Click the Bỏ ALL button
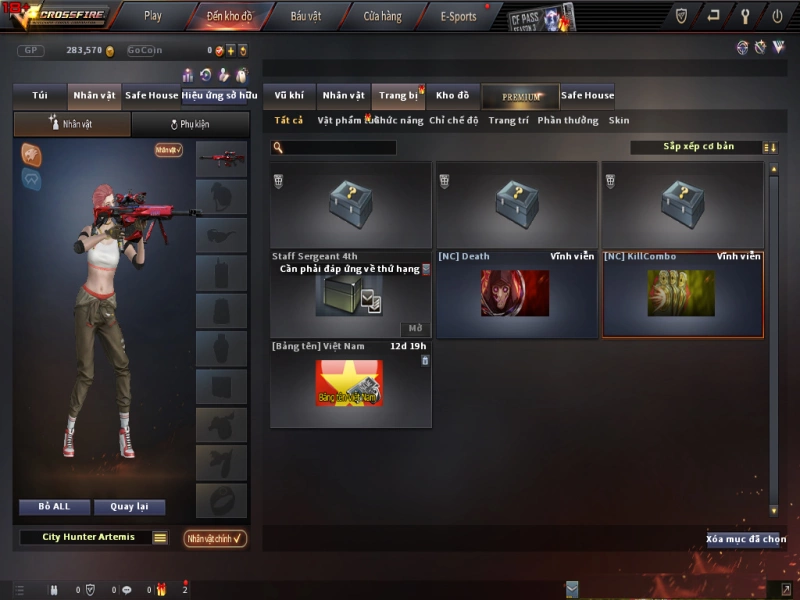Viewport: 800px width, 600px height. pyautogui.click(x=54, y=507)
